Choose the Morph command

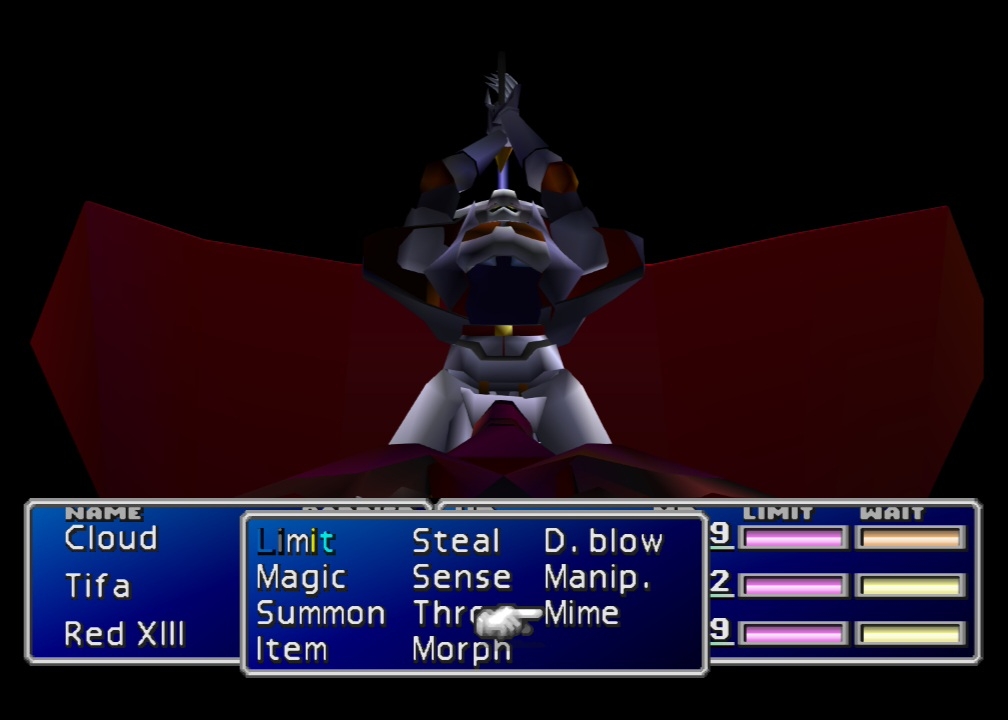point(461,649)
